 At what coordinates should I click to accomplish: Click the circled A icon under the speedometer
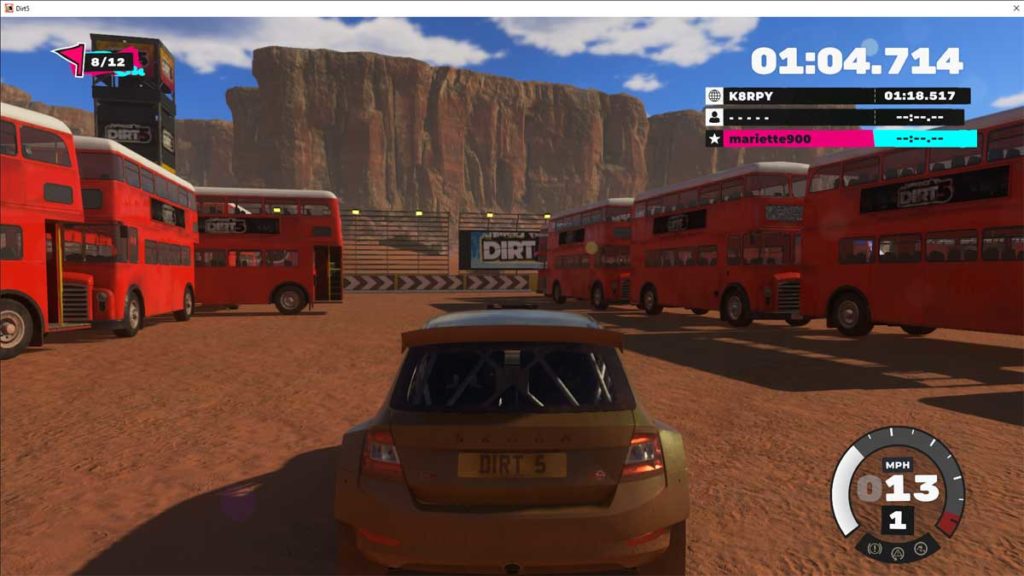897,551
